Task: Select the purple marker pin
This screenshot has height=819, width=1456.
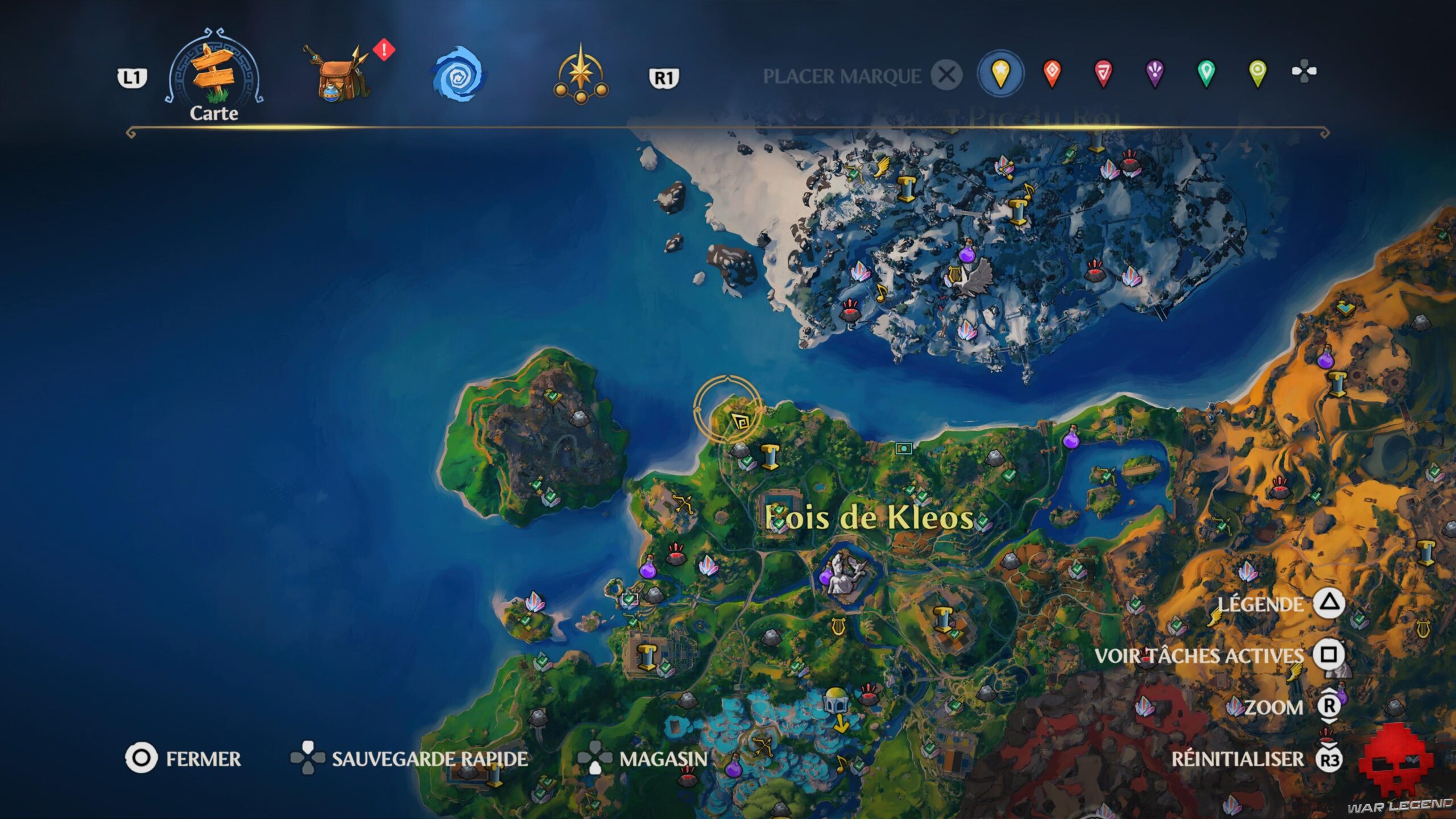Action: (x=1155, y=73)
